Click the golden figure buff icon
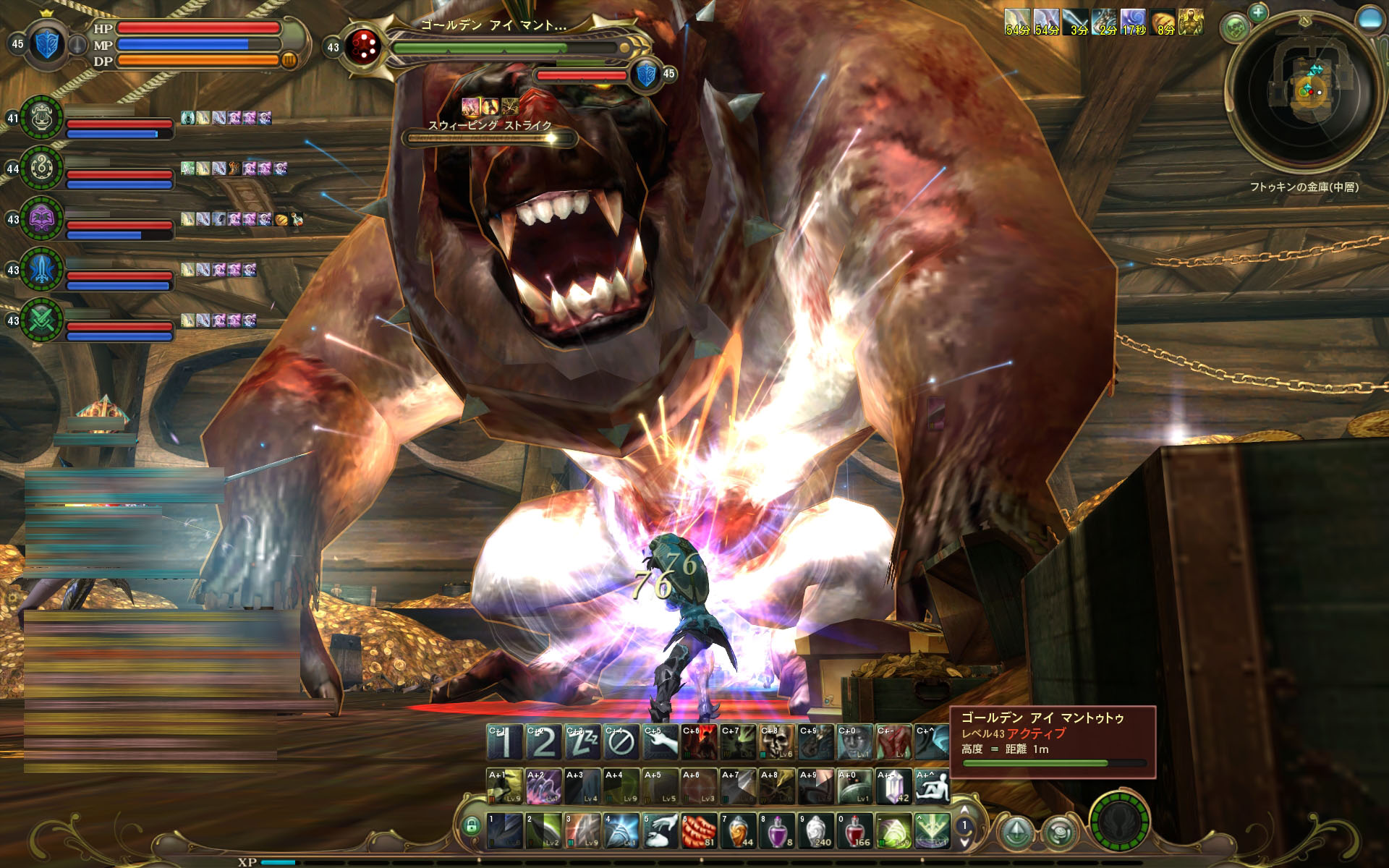The image size is (1389, 868). (x=1190, y=22)
